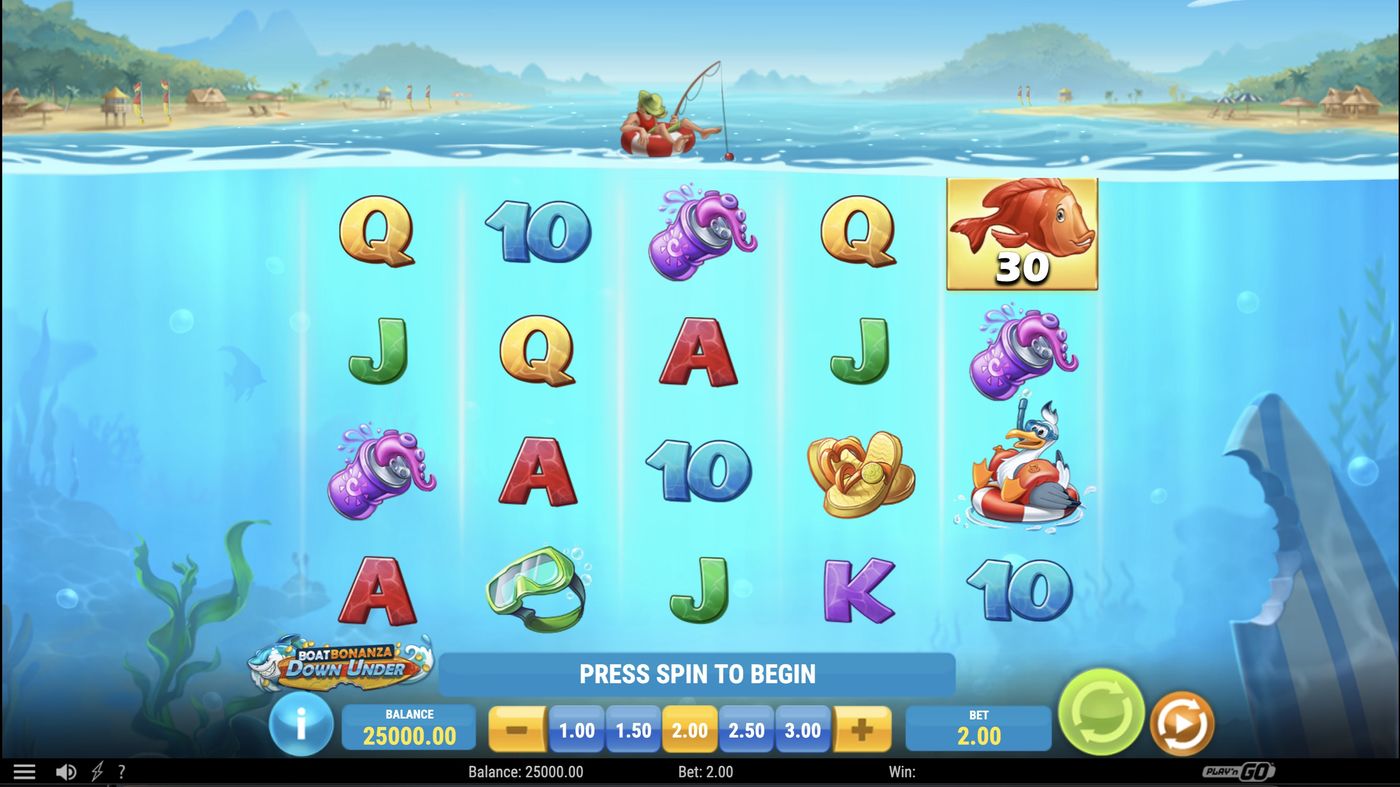Click the lightning turbo-spin icon

pyautogui.click(x=95, y=771)
